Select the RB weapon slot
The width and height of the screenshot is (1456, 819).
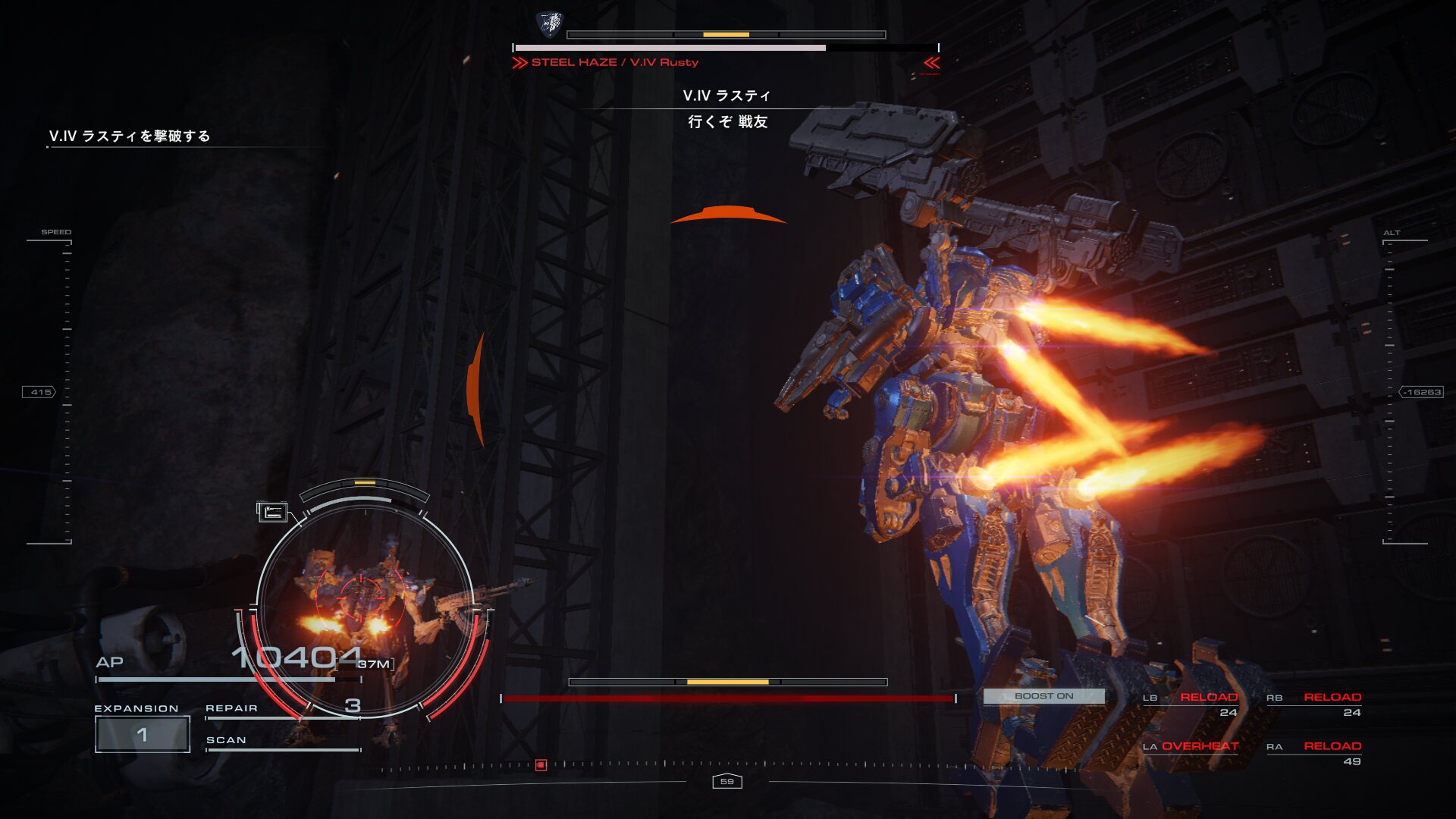click(x=1314, y=704)
